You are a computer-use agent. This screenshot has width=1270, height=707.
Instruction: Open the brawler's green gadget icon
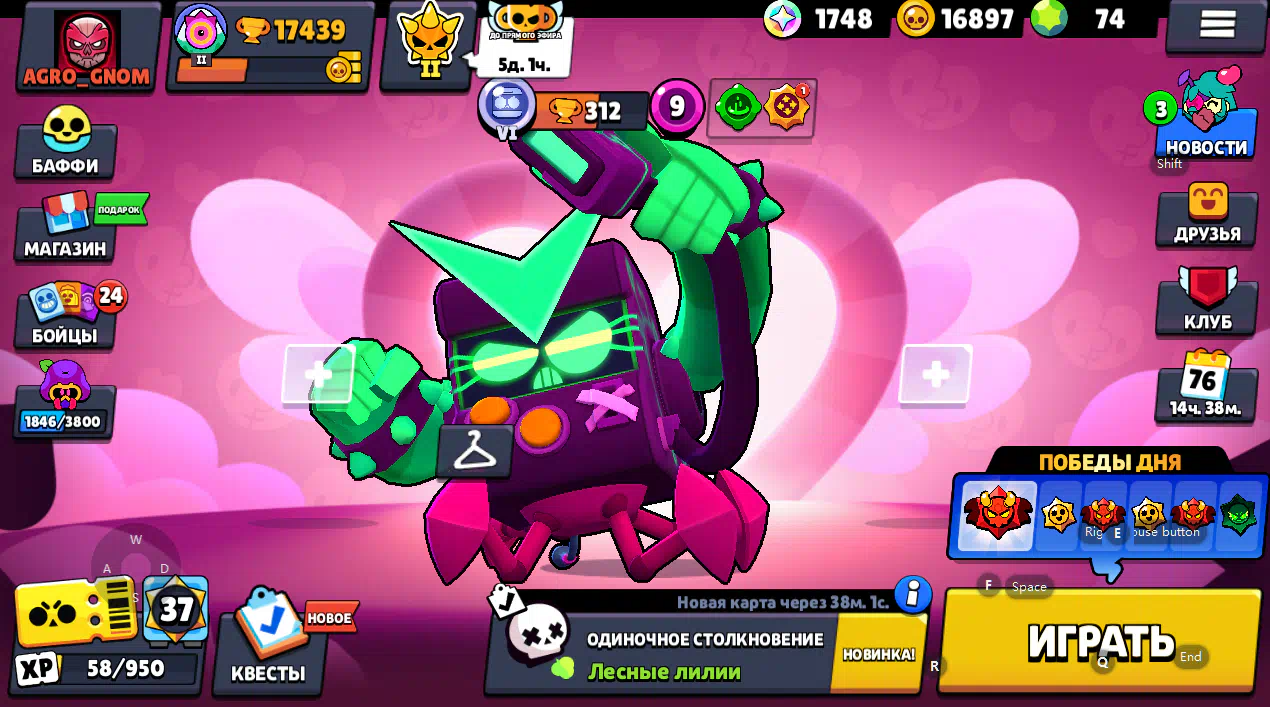[x=738, y=108]
